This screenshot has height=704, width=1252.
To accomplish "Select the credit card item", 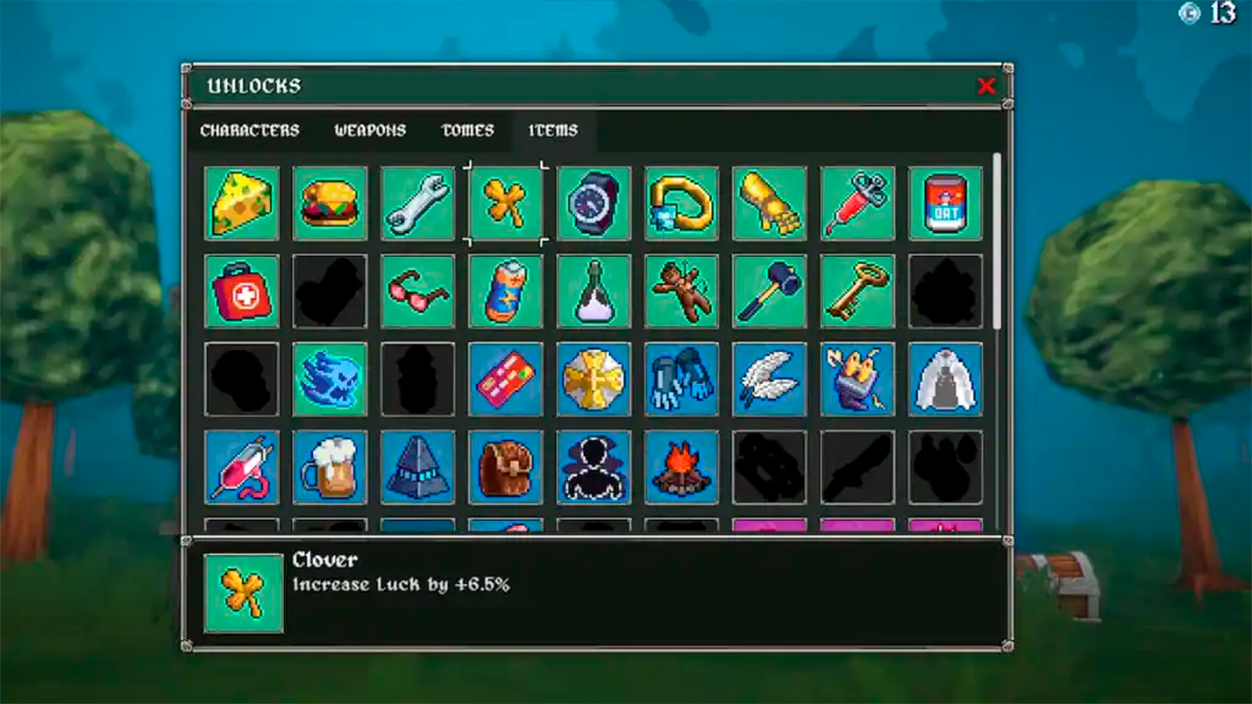I will click(506, 380).
